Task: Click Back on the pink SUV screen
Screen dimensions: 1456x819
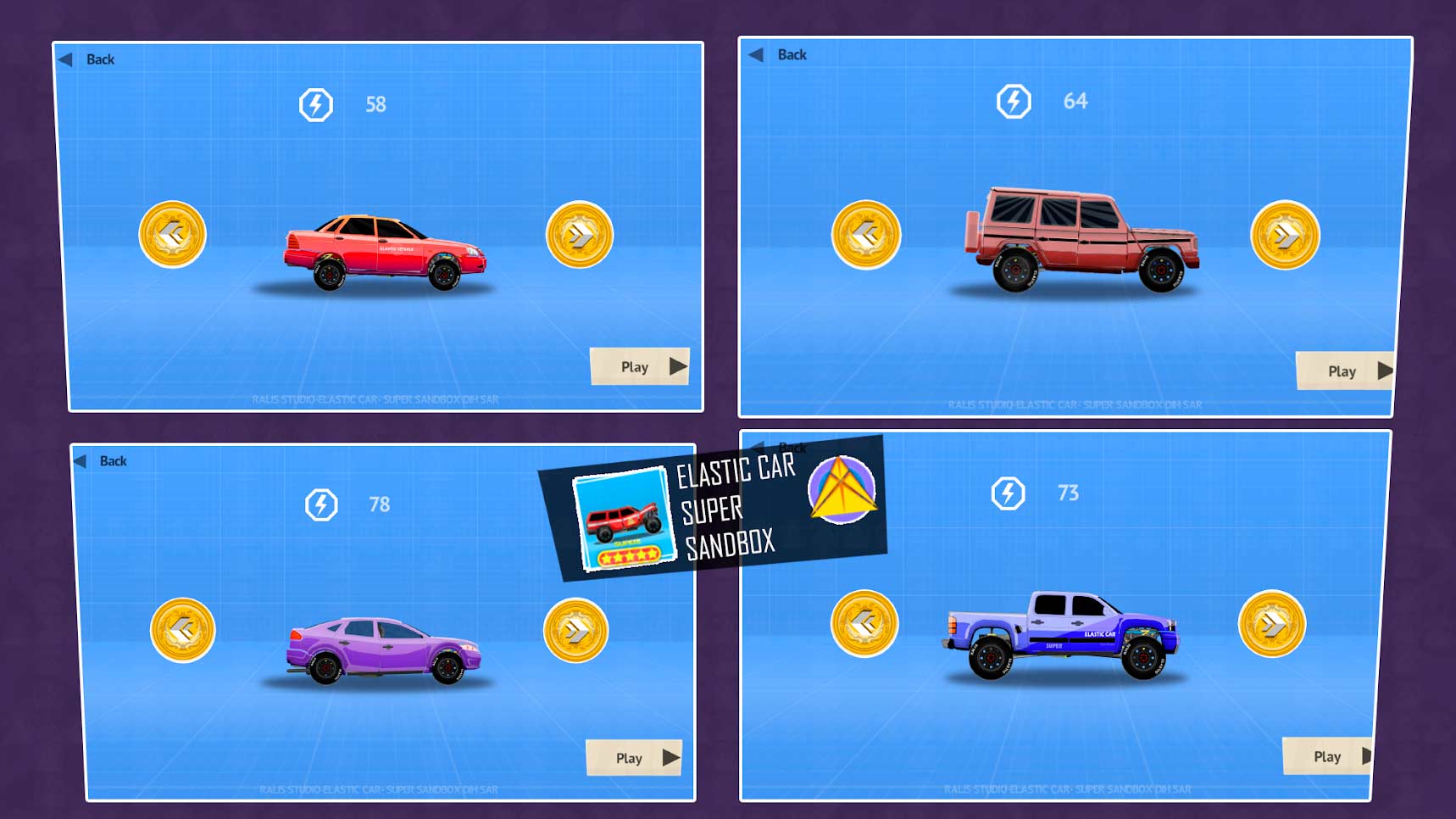Action: point(780,54)
